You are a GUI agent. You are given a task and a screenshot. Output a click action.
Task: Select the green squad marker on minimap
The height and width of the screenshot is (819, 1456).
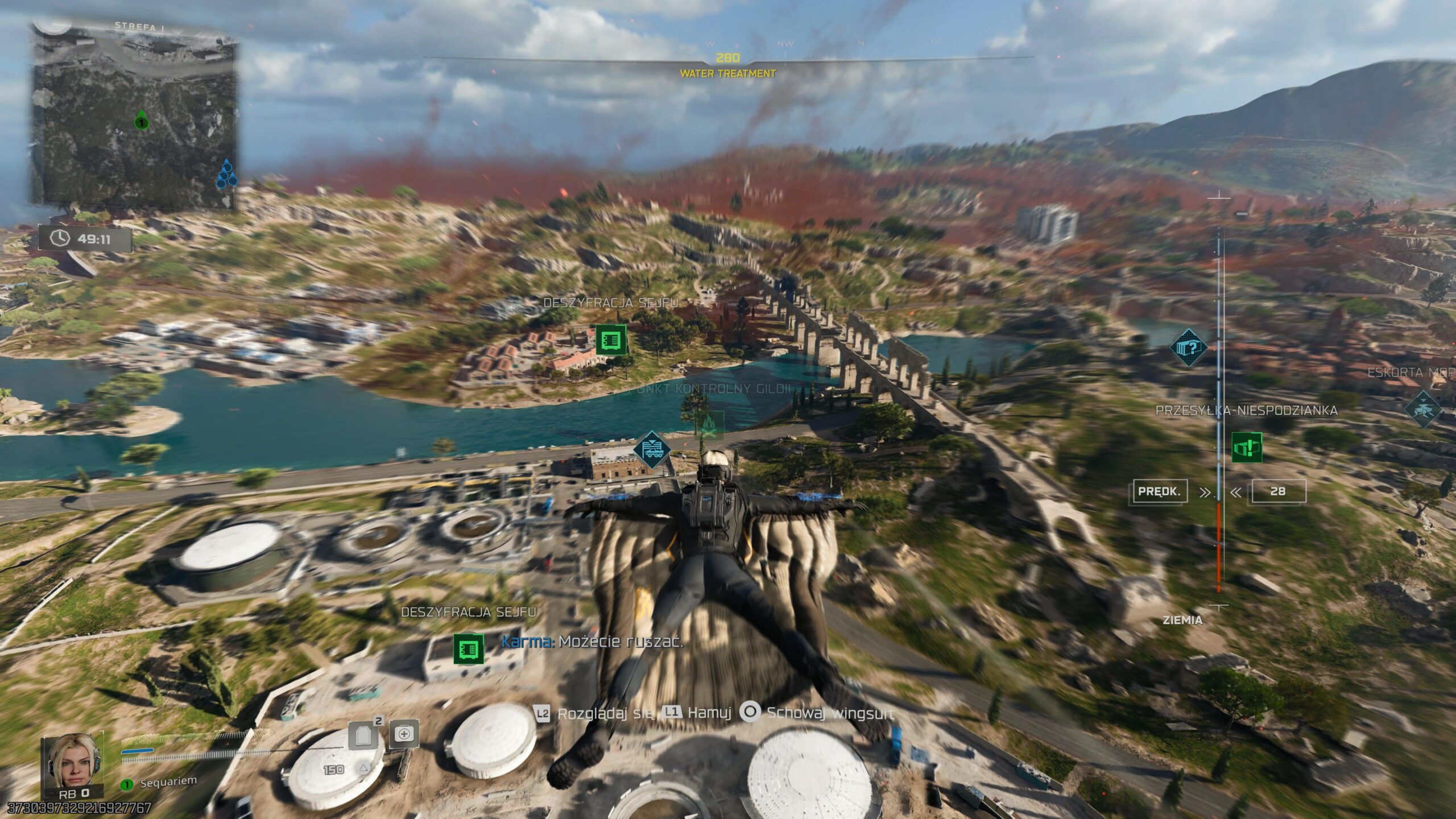[142, 121]
